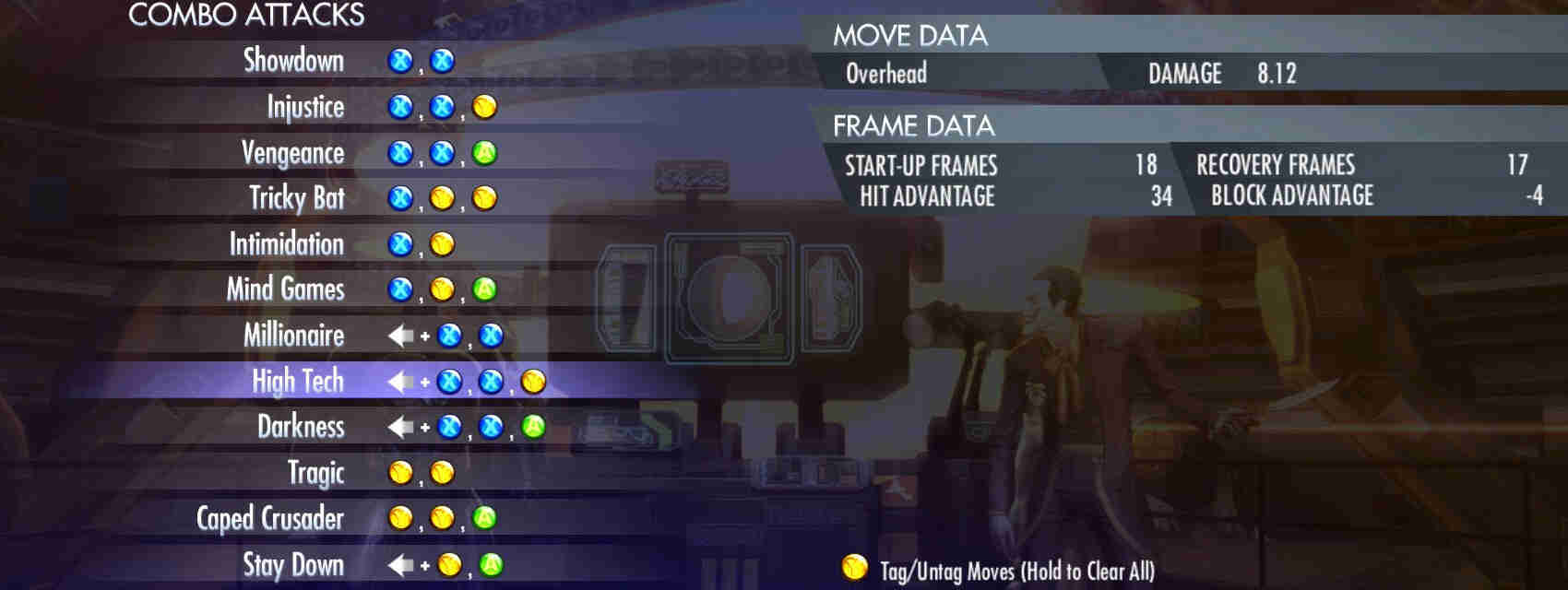Select the Tragic combo entry
This screenshot has height=590, width=1568.
point(315,473)
